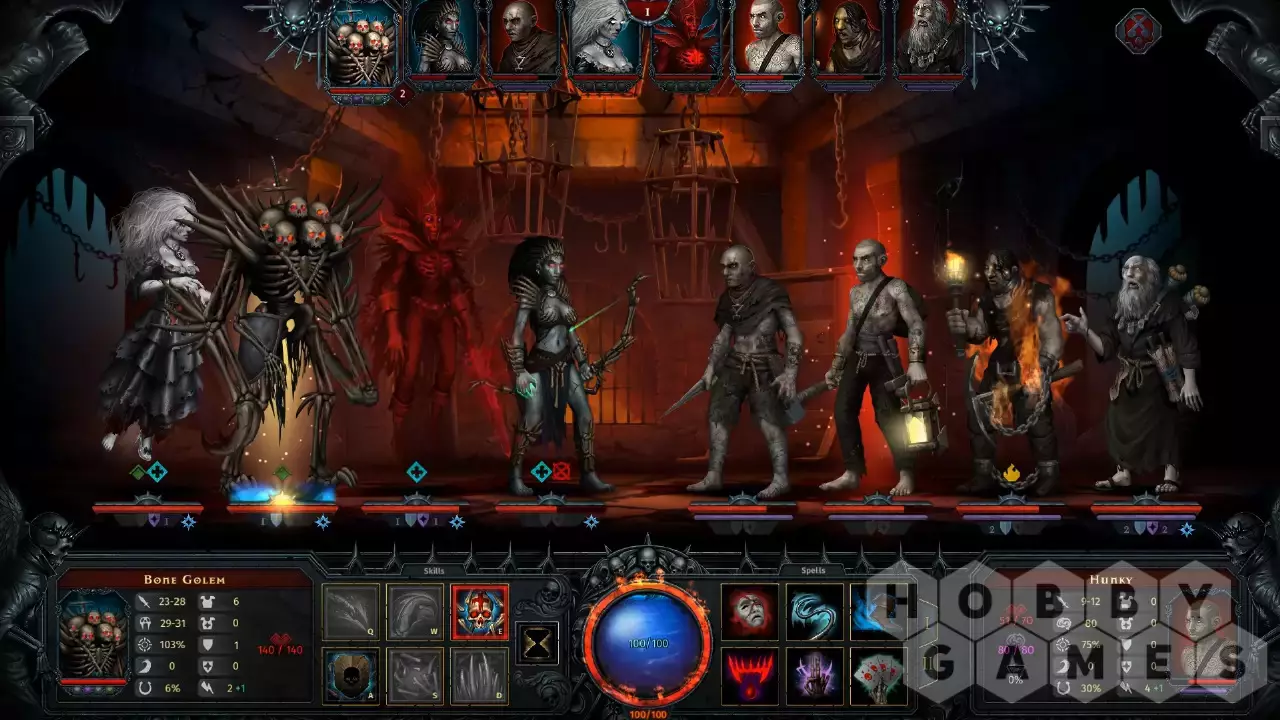
Task: Activate the red skull skill
Action: [x=480, y=612]
